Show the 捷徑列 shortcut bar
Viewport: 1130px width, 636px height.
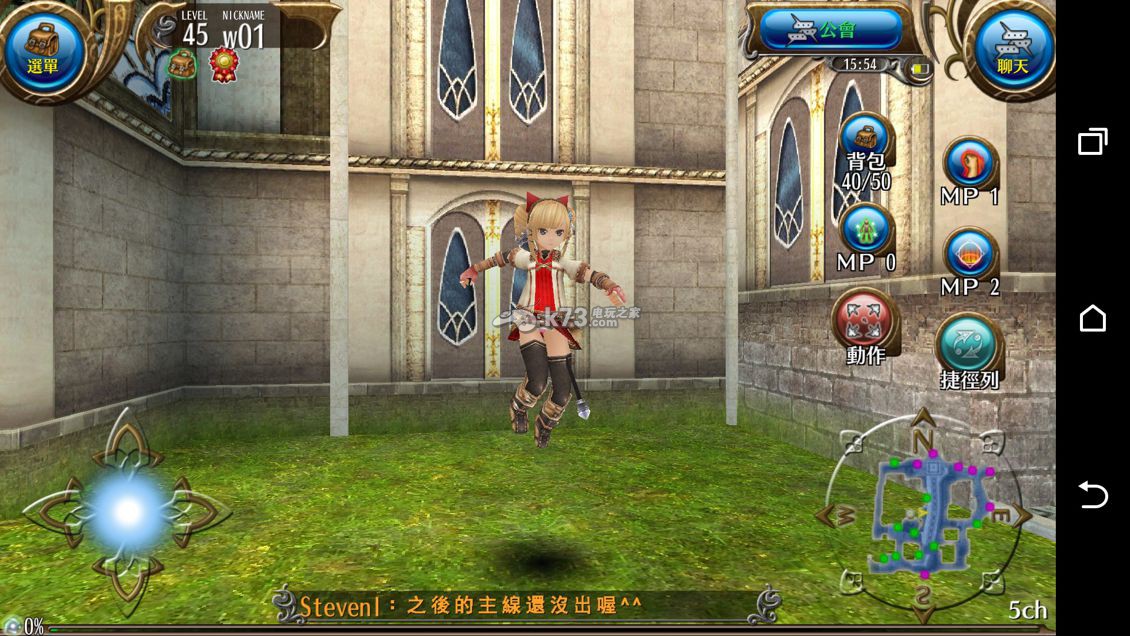click(x=968, y=345)
